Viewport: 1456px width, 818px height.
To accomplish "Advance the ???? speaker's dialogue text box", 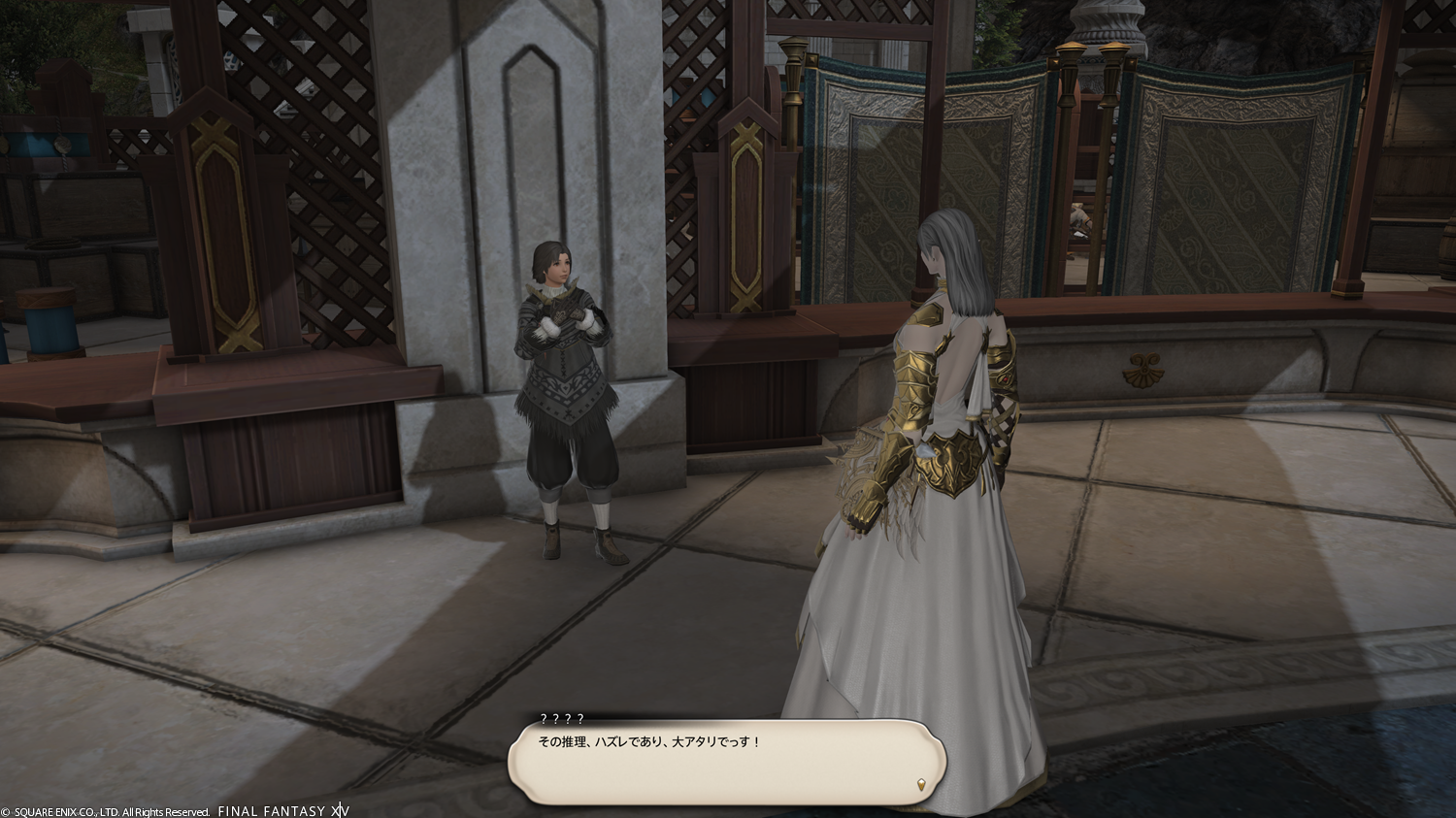I will pyautogui.click(x=726, y=762).
